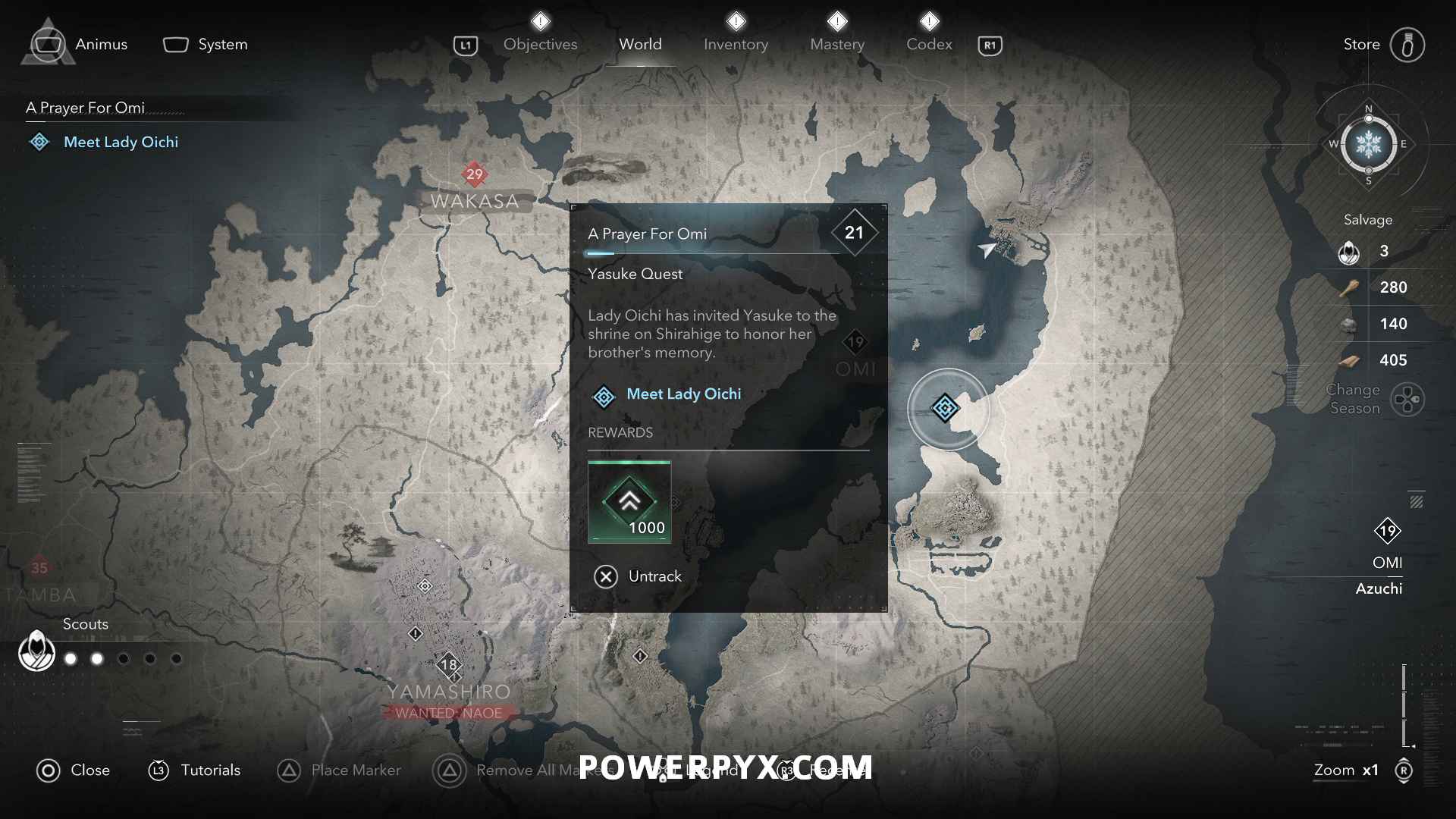Click the tracked objective Meet Lady Oichi
The image size is (1456, 819).
click(121, 142)
